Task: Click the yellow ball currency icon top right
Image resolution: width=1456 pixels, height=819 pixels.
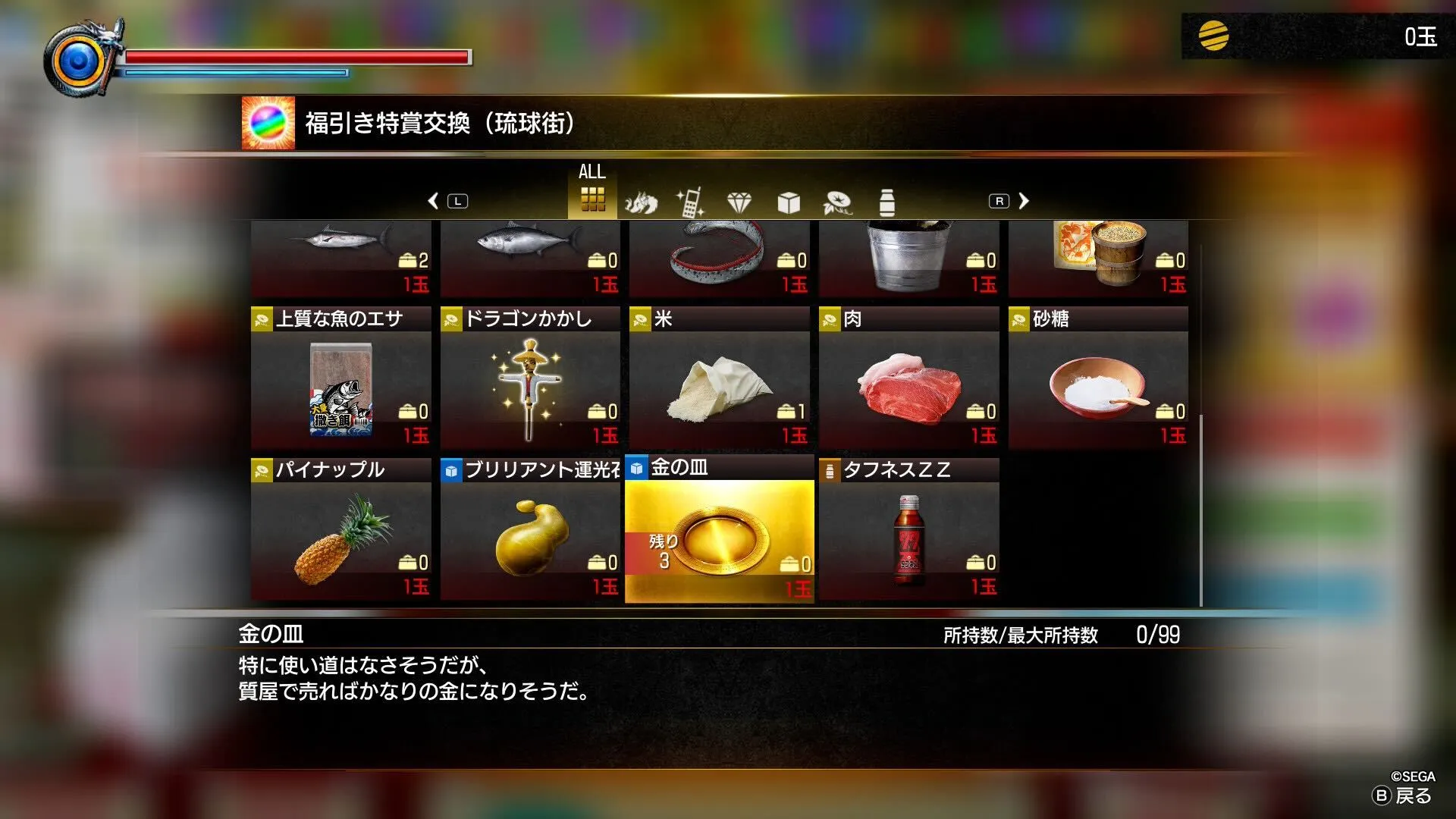Action: [1213, 36]
